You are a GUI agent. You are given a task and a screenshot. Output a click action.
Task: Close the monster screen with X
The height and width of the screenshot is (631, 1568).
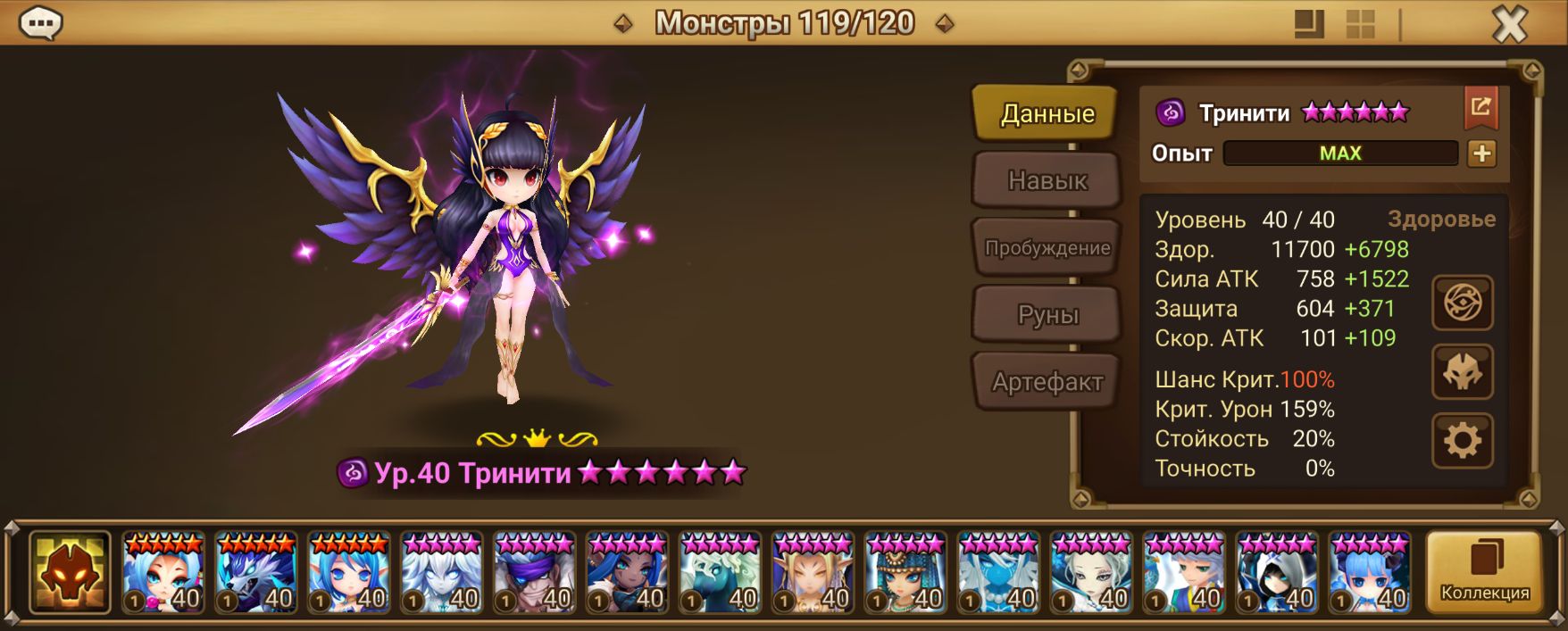[1510, 24]
